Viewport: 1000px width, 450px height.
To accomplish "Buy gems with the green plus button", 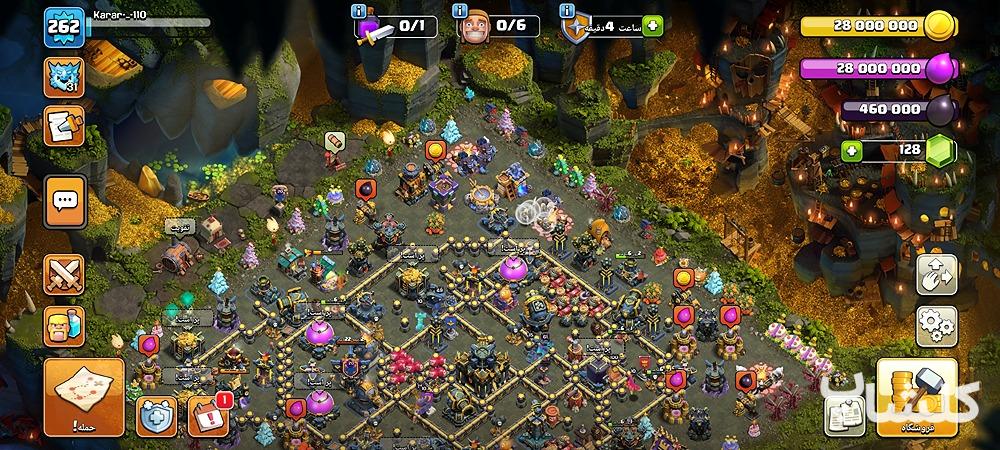I will click(x=852, y=151).
